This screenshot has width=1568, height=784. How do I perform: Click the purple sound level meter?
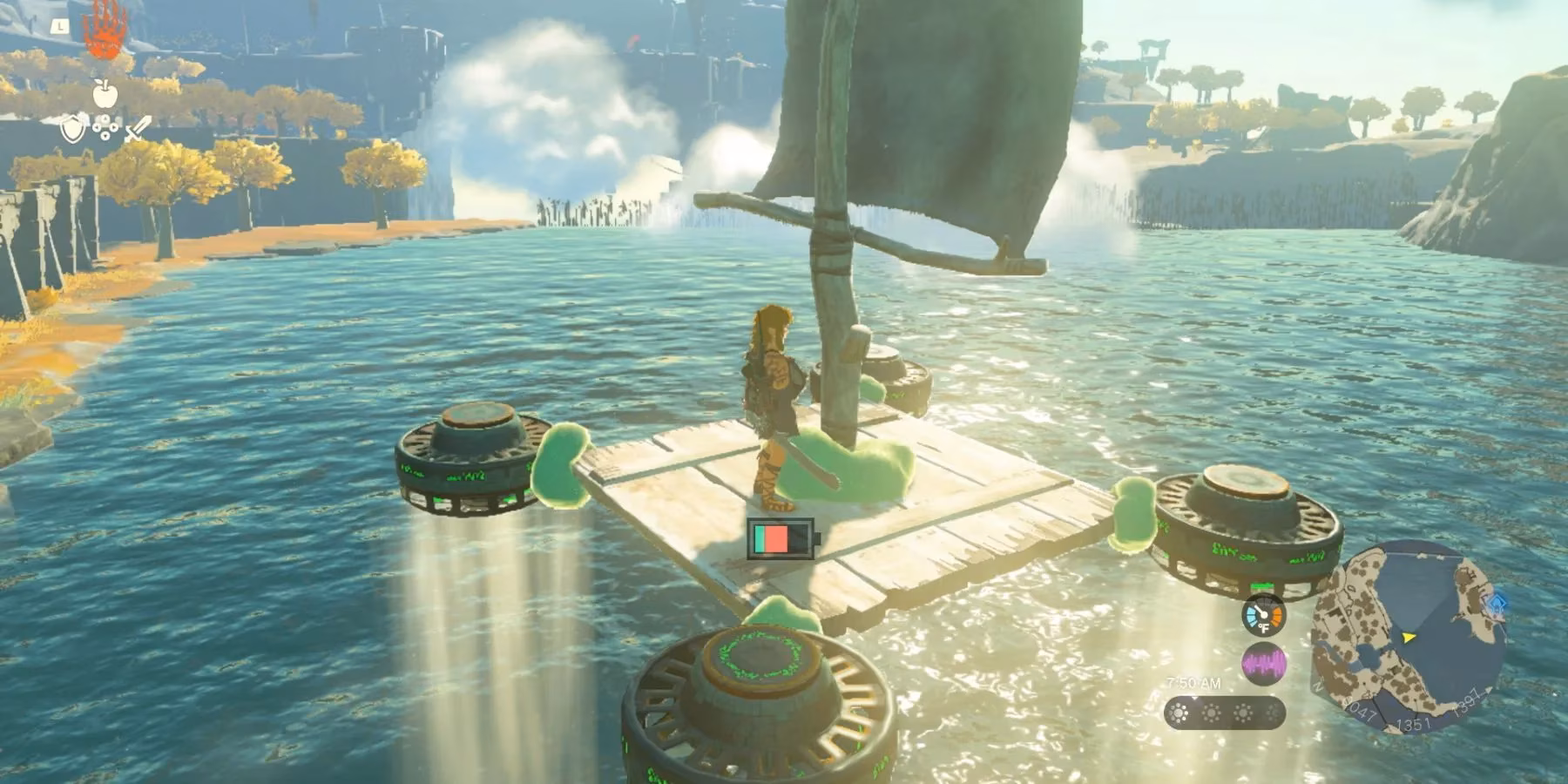1264,662
